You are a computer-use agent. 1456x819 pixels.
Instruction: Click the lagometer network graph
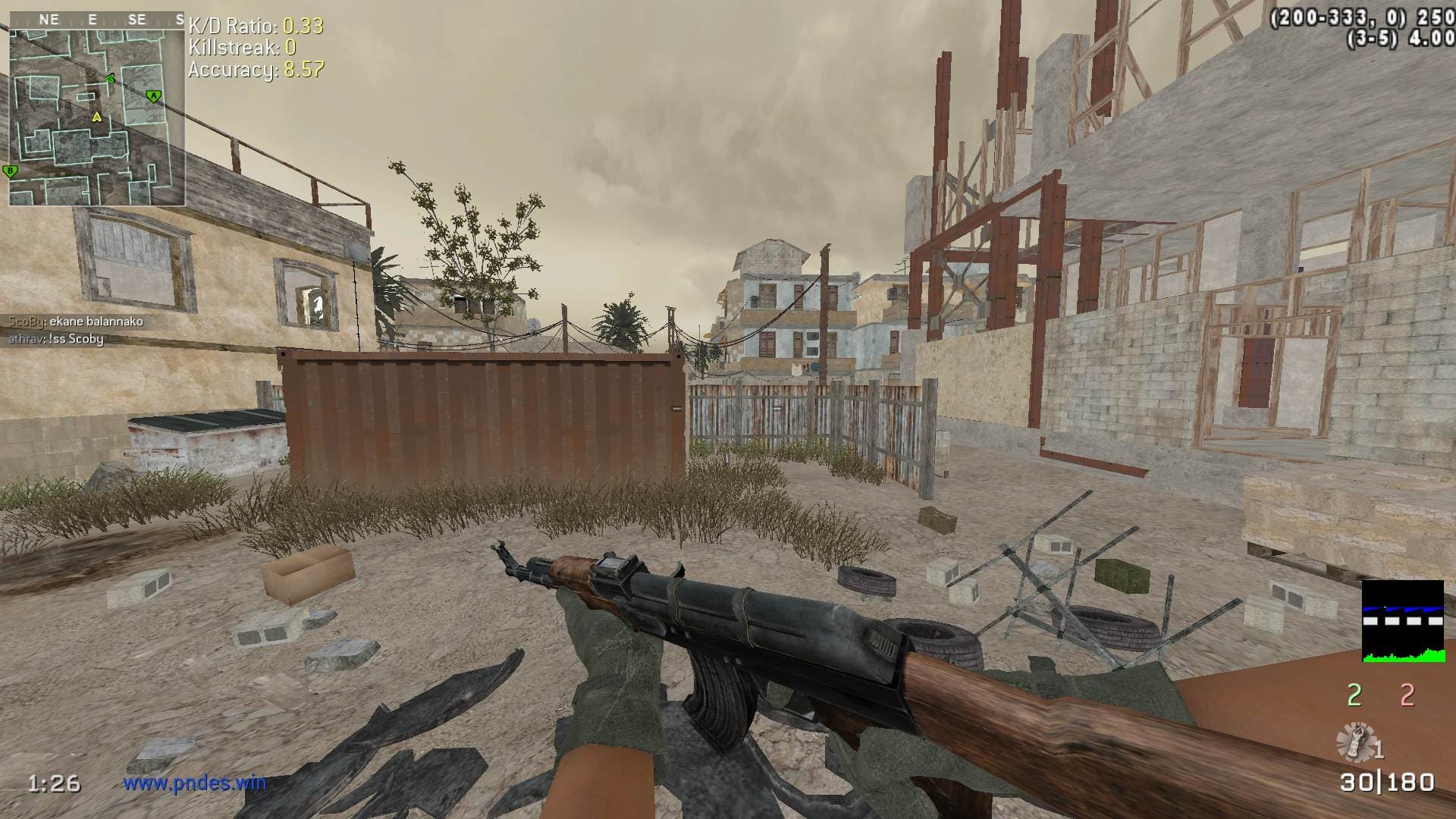coord(1402,621)
